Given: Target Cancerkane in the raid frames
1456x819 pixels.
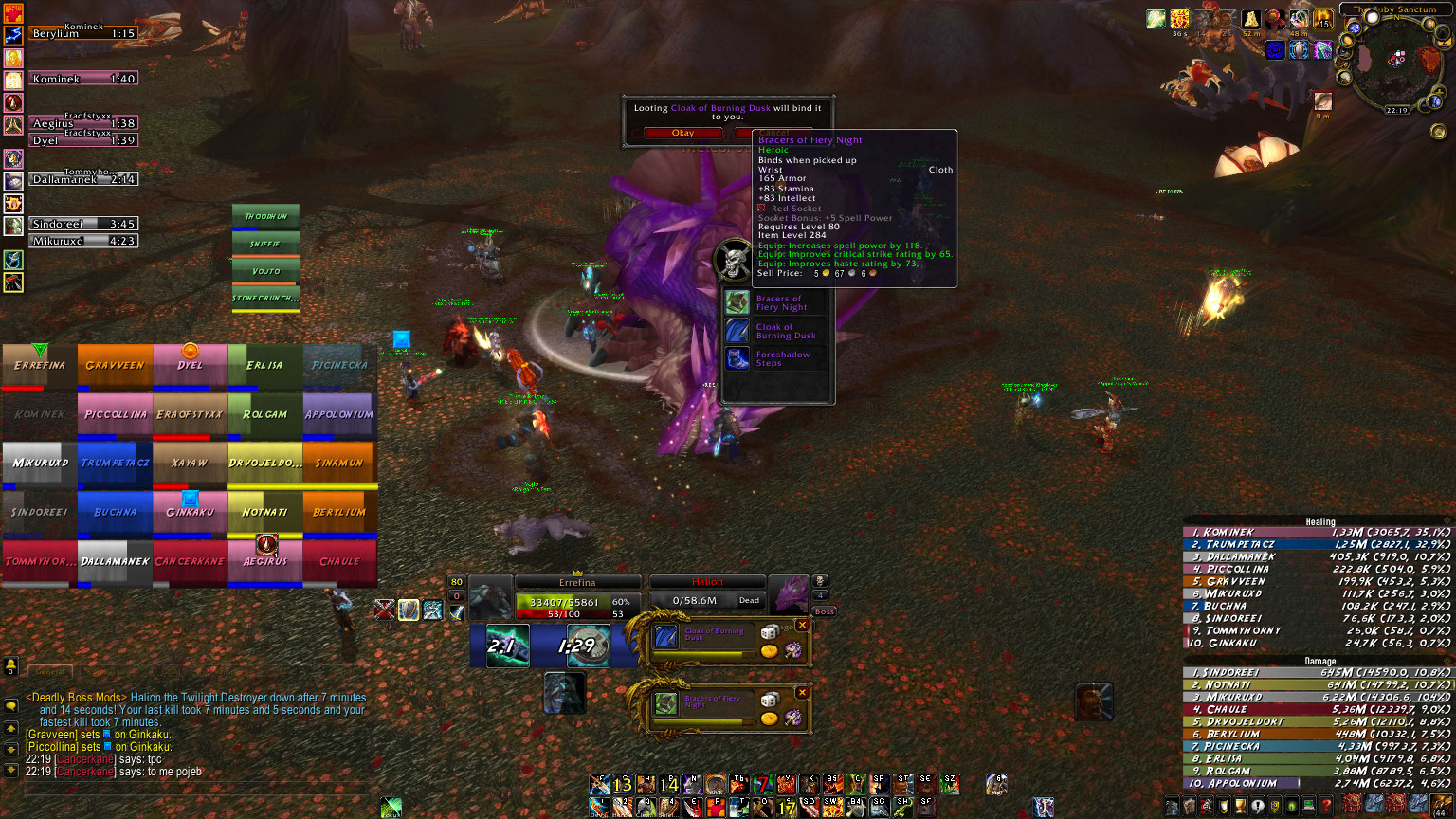Looking at the screenshot, I should click(x=190, y=562).
